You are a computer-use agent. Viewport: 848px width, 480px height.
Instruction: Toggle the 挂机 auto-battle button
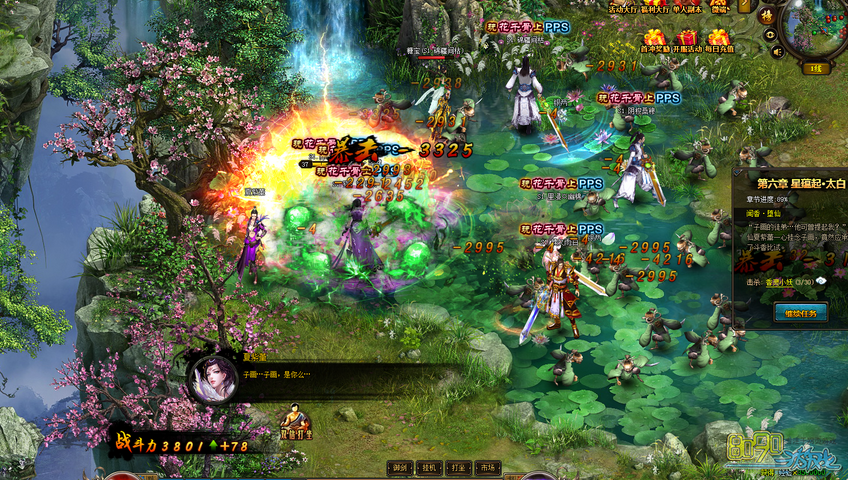coord(429,467)
